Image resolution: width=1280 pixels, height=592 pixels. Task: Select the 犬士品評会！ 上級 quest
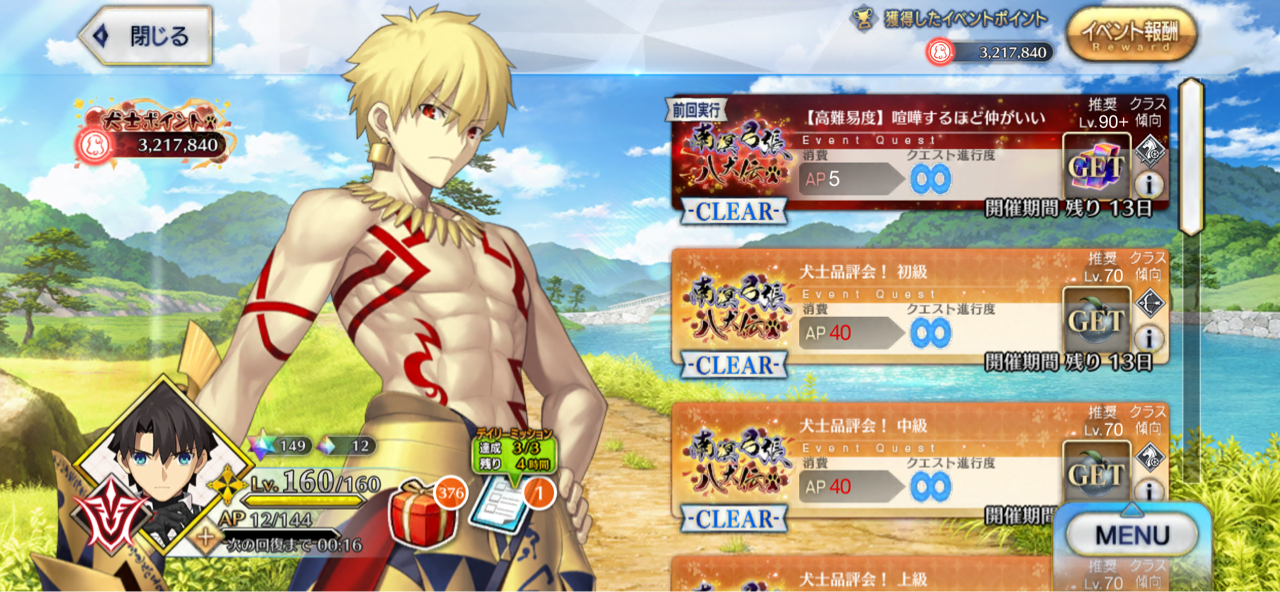900,576
